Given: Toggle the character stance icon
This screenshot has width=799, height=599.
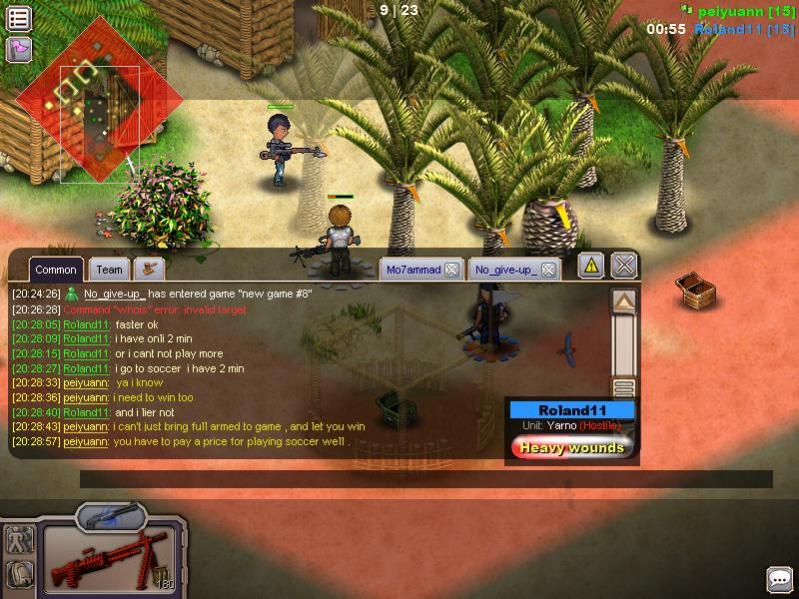Looking at the screenshot, I should [20, 540].
